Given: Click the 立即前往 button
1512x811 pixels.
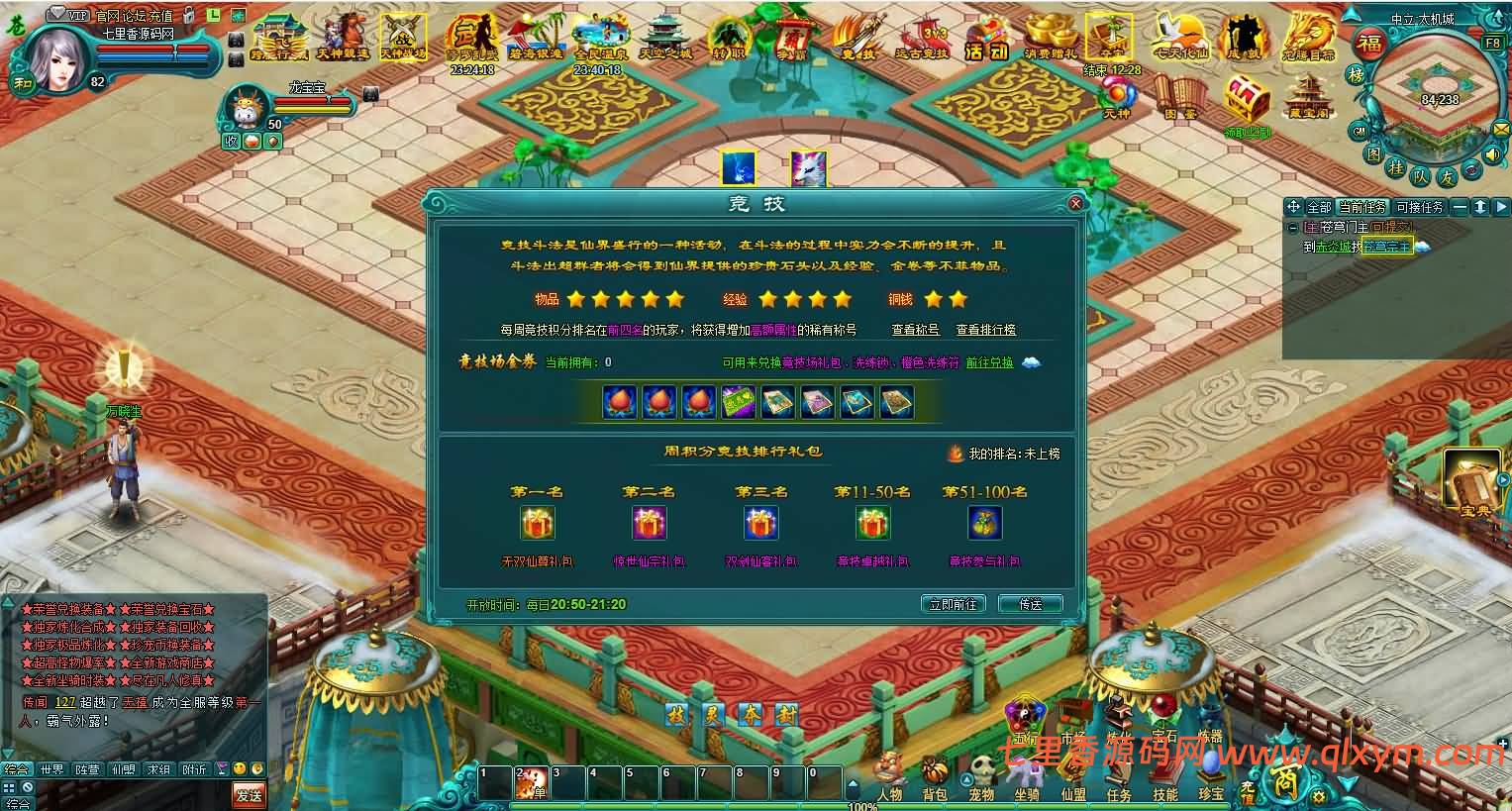Looking at the screenshot, I should click(953, 604).
